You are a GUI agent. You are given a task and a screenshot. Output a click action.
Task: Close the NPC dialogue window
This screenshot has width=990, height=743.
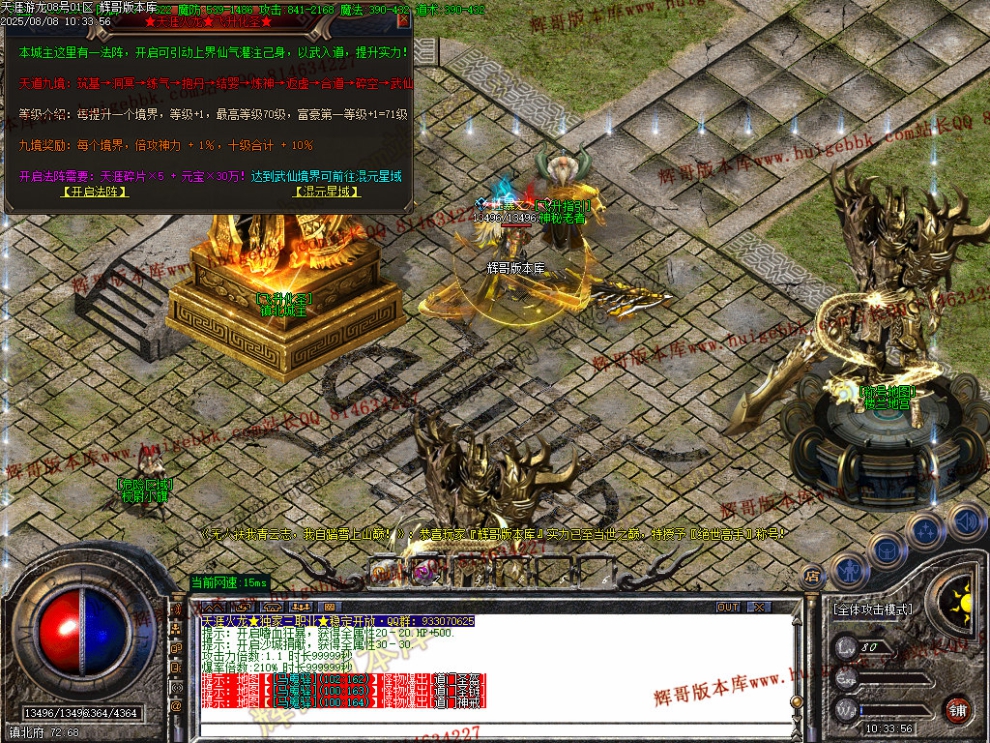pos(403,20)
